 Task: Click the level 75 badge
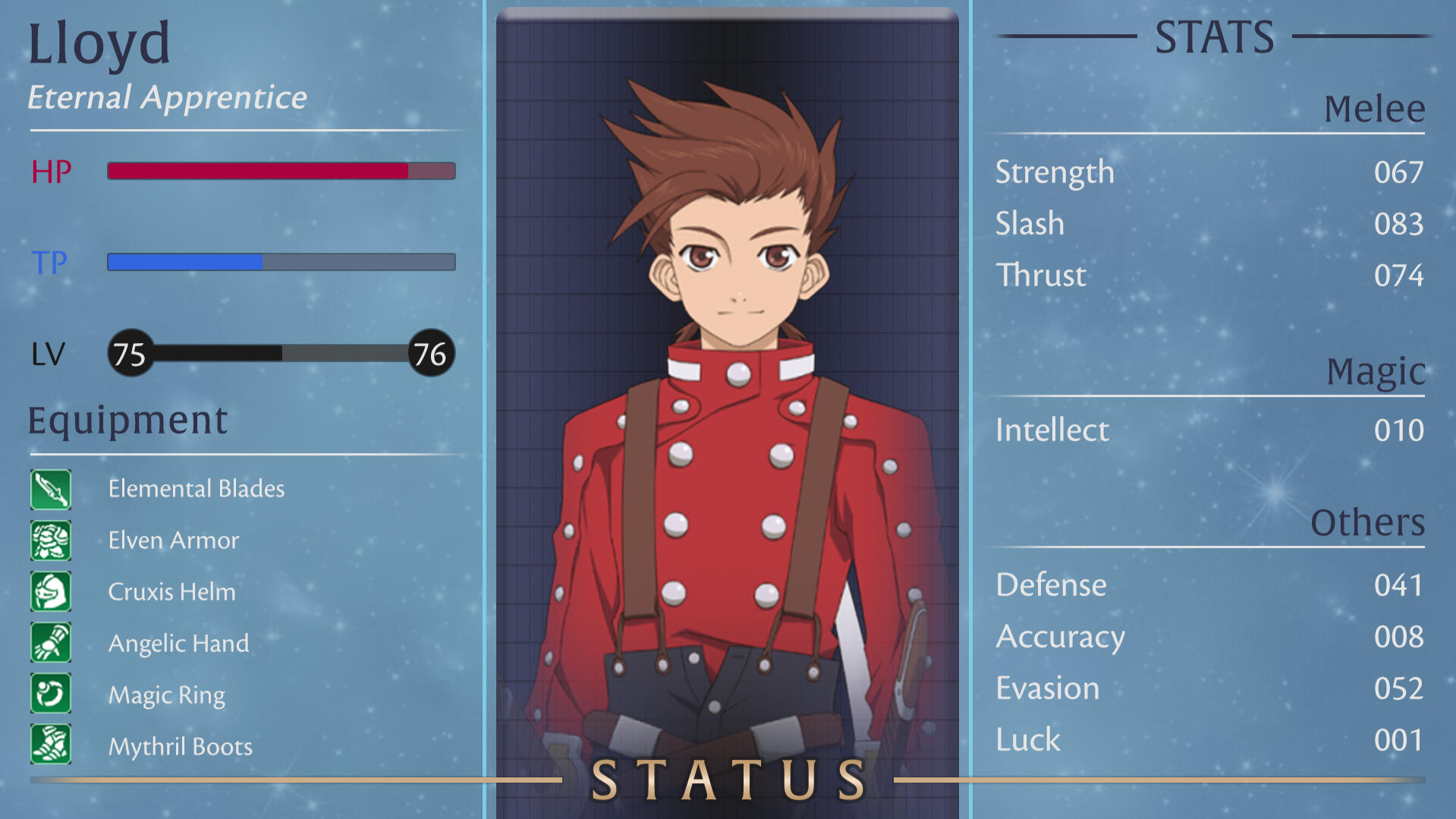point(131,353)
